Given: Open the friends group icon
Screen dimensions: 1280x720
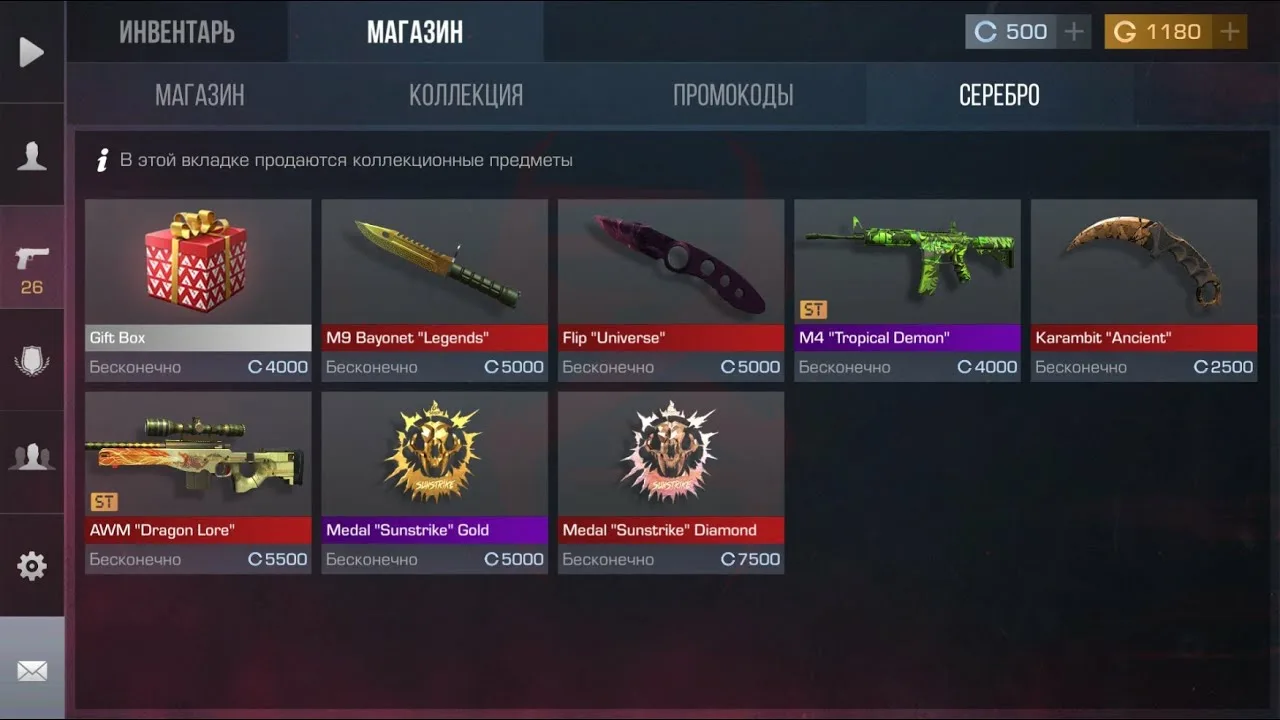Looking at the screenshot, I should click(32, 457).
